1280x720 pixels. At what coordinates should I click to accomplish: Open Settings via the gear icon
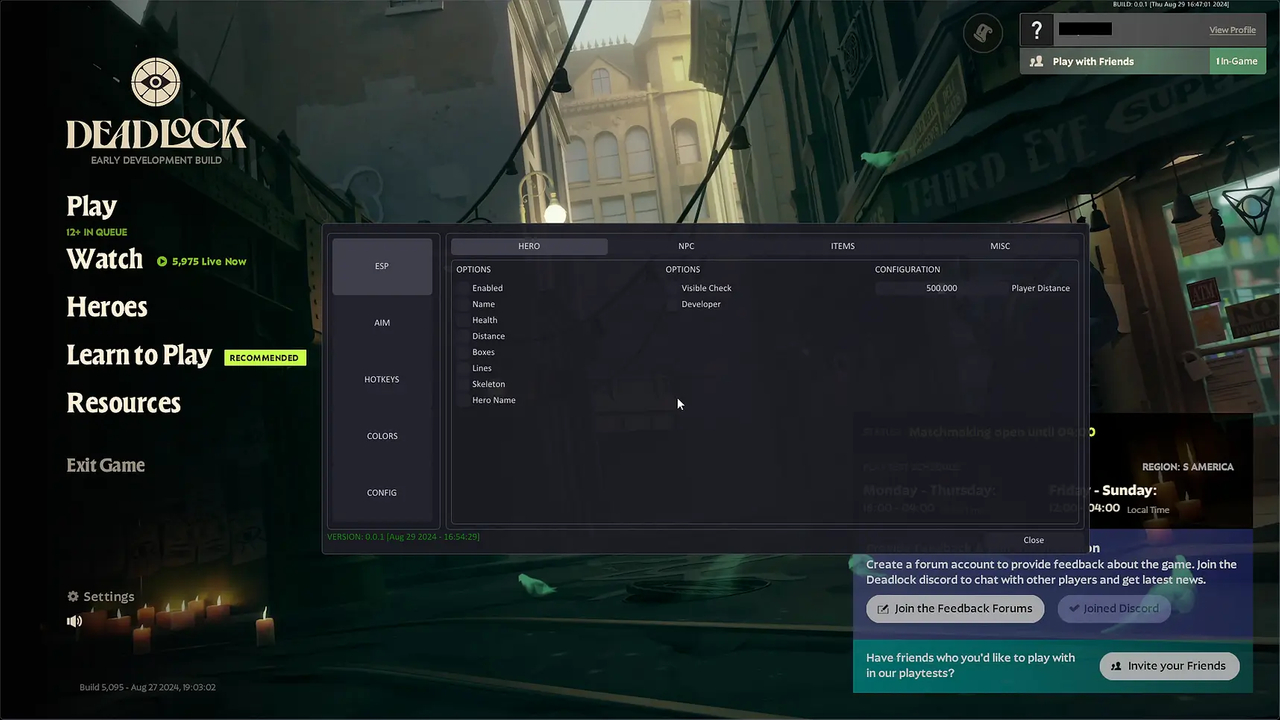pos(73,596)
